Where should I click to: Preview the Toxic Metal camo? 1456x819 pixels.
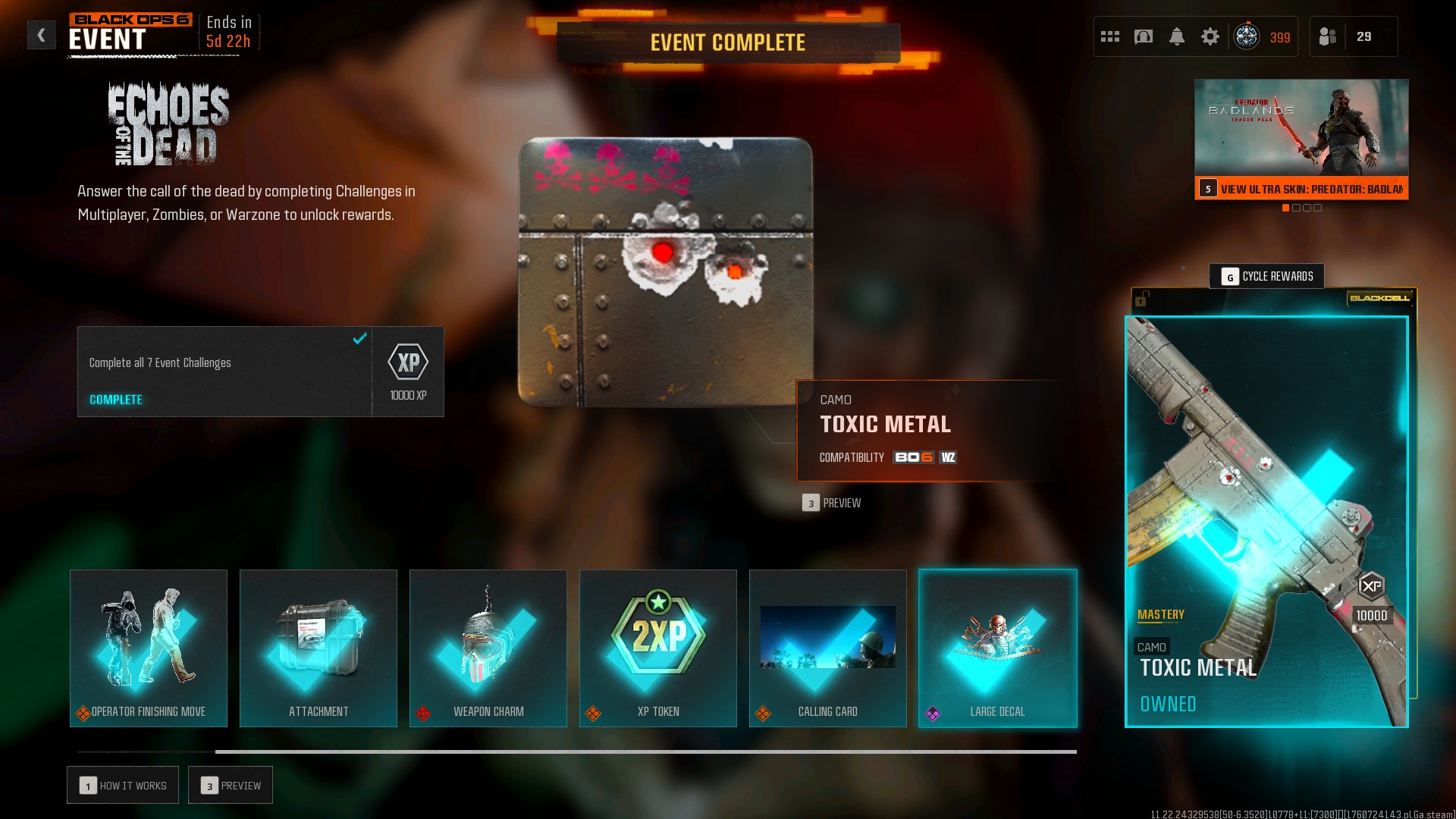click(832, 503)
